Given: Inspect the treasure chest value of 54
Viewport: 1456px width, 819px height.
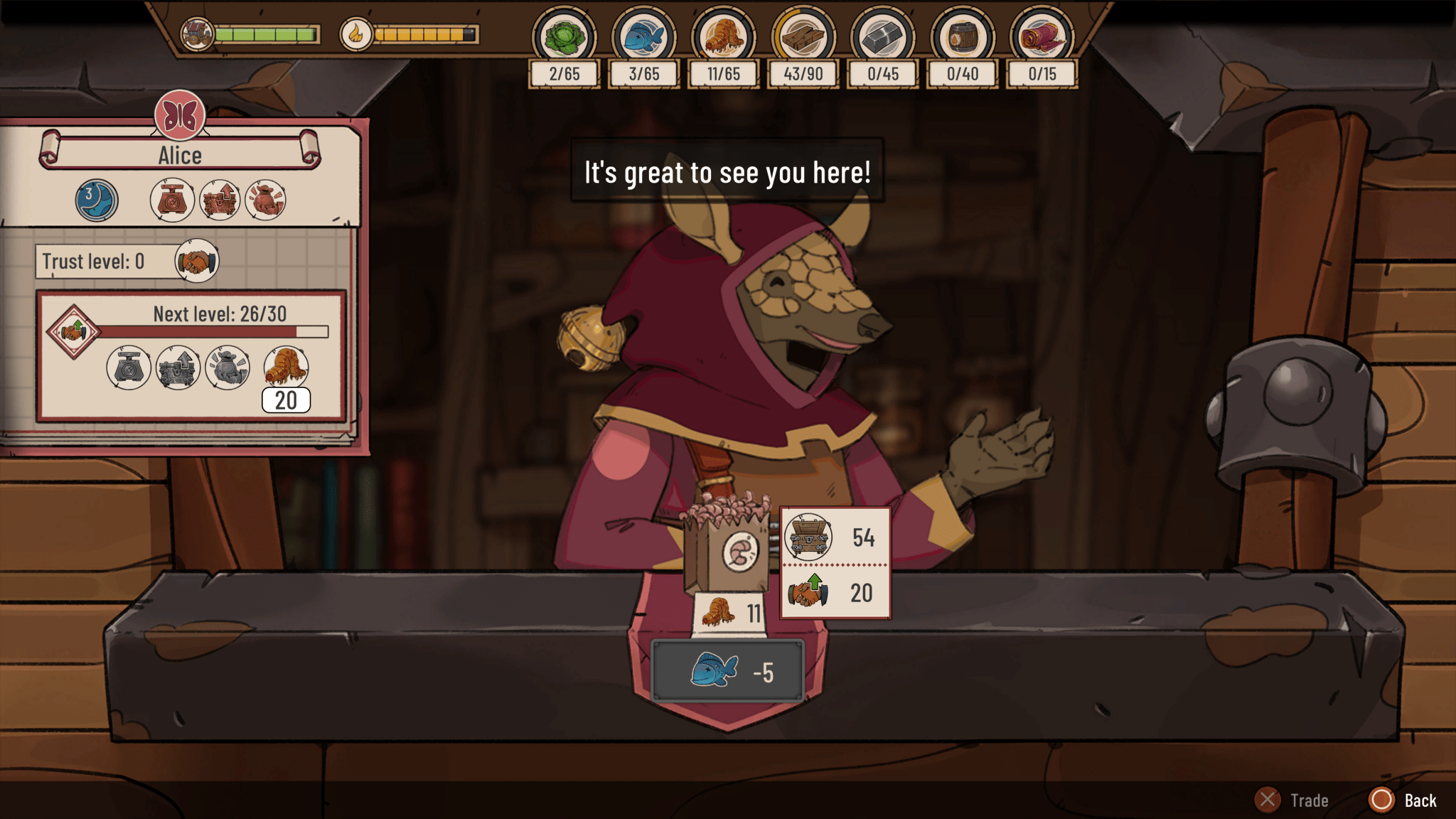Looking at the screenshot, I should tap(835, 537).
